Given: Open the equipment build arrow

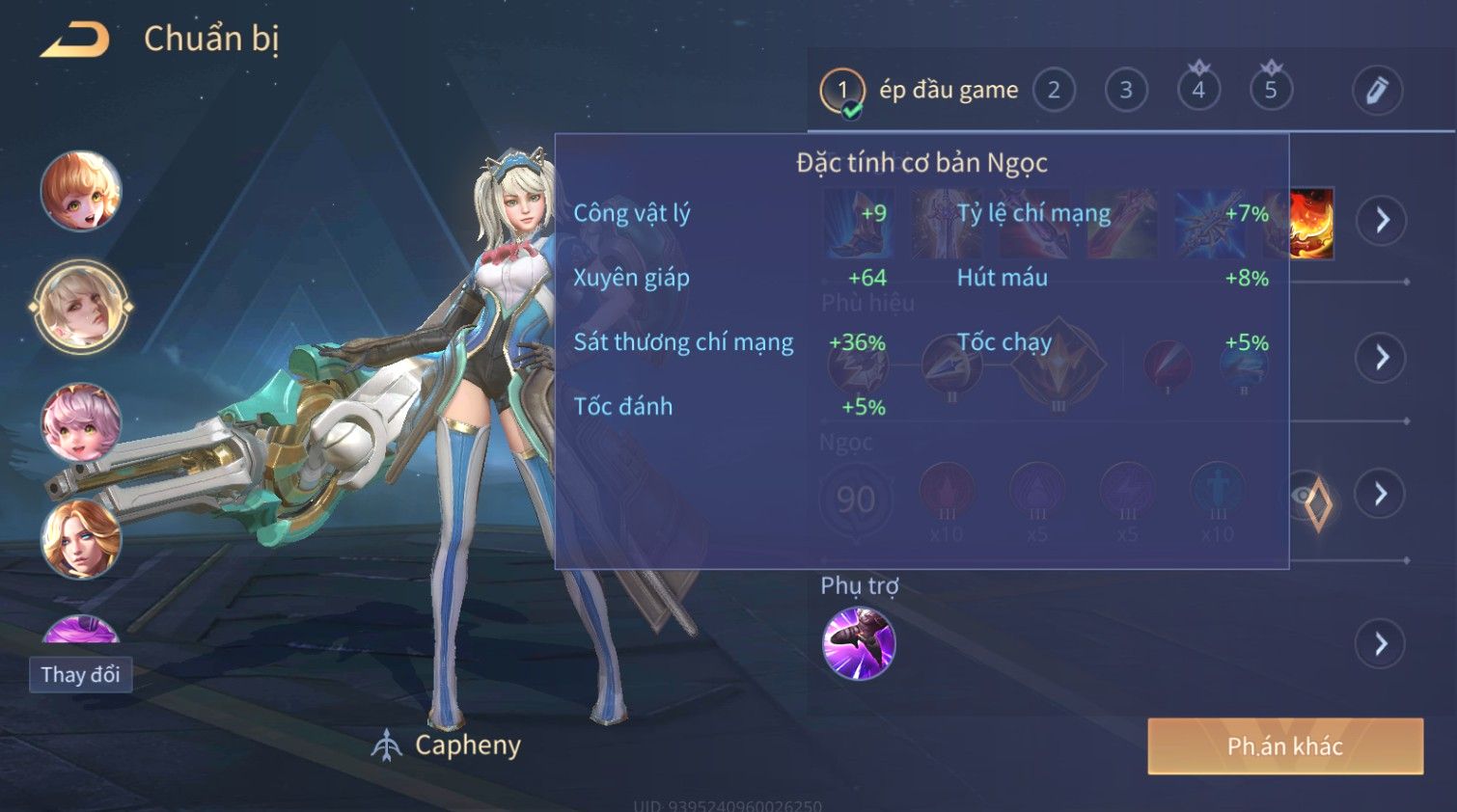Looking at the screenshot, I should pos(1382,221).
